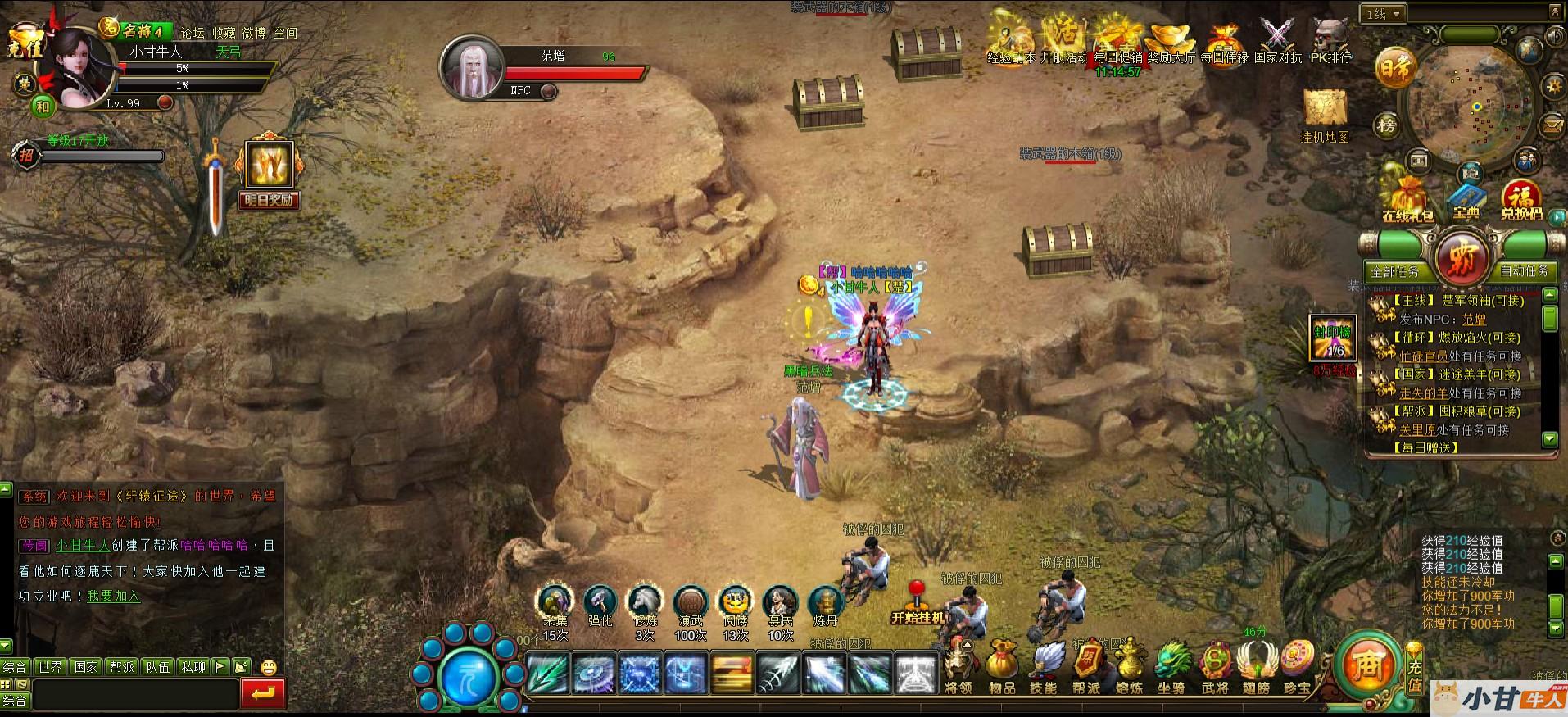
Task: Open the 挂机地图 map scroll
Action: point(1325,113)
